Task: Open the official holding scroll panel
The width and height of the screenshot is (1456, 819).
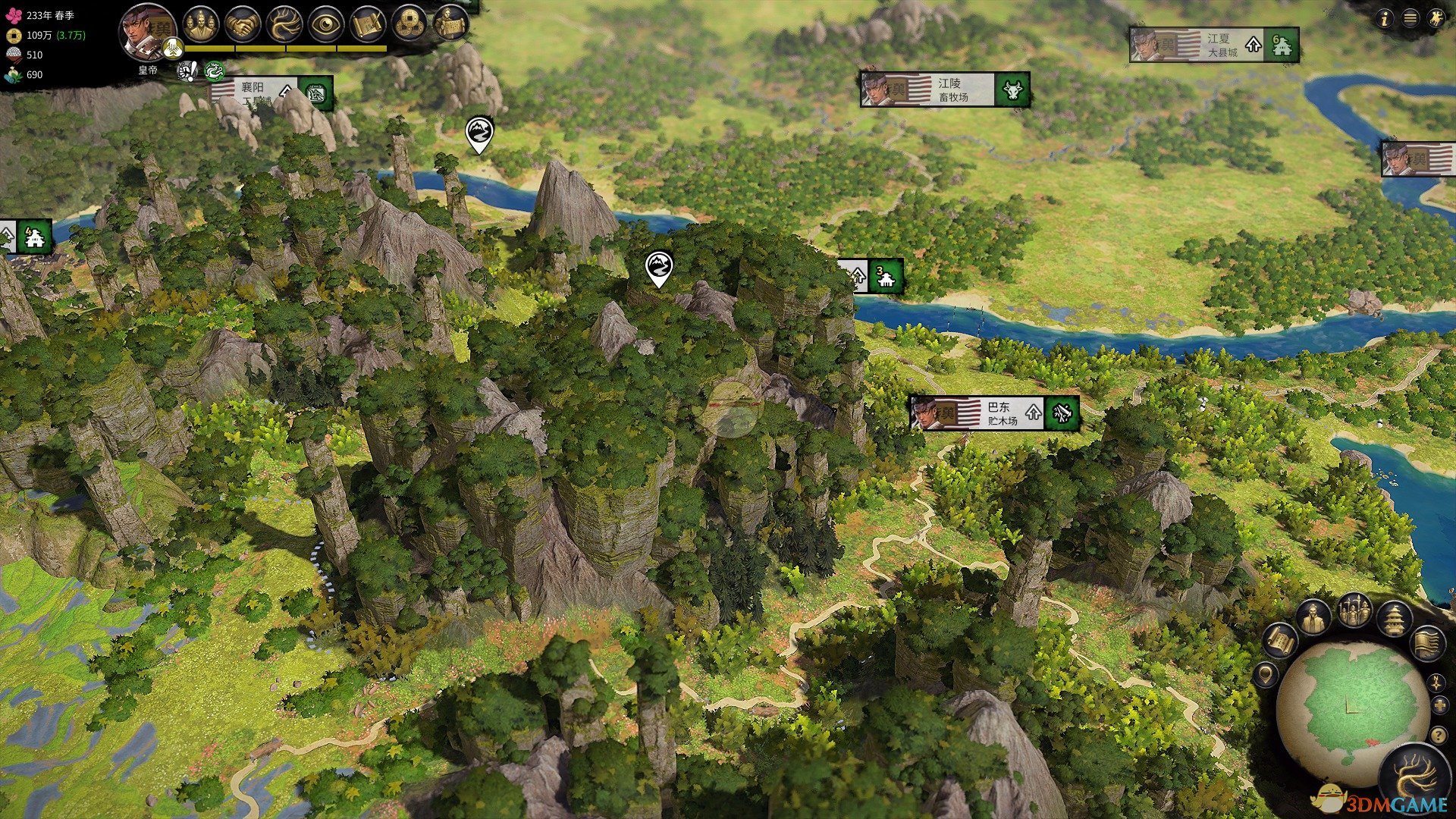Action: click(x=450, y=25)
